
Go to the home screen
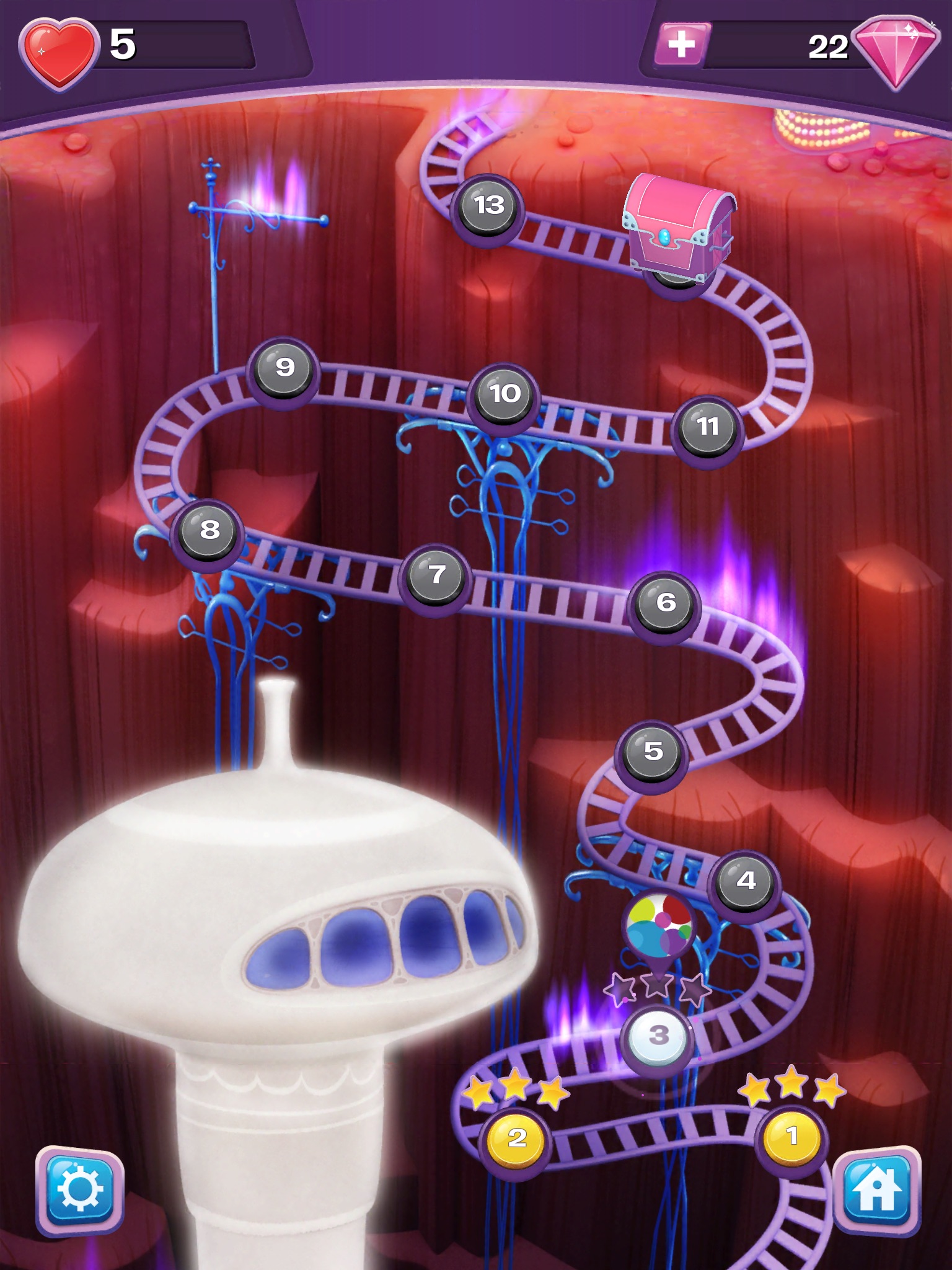click(876, 1189)
